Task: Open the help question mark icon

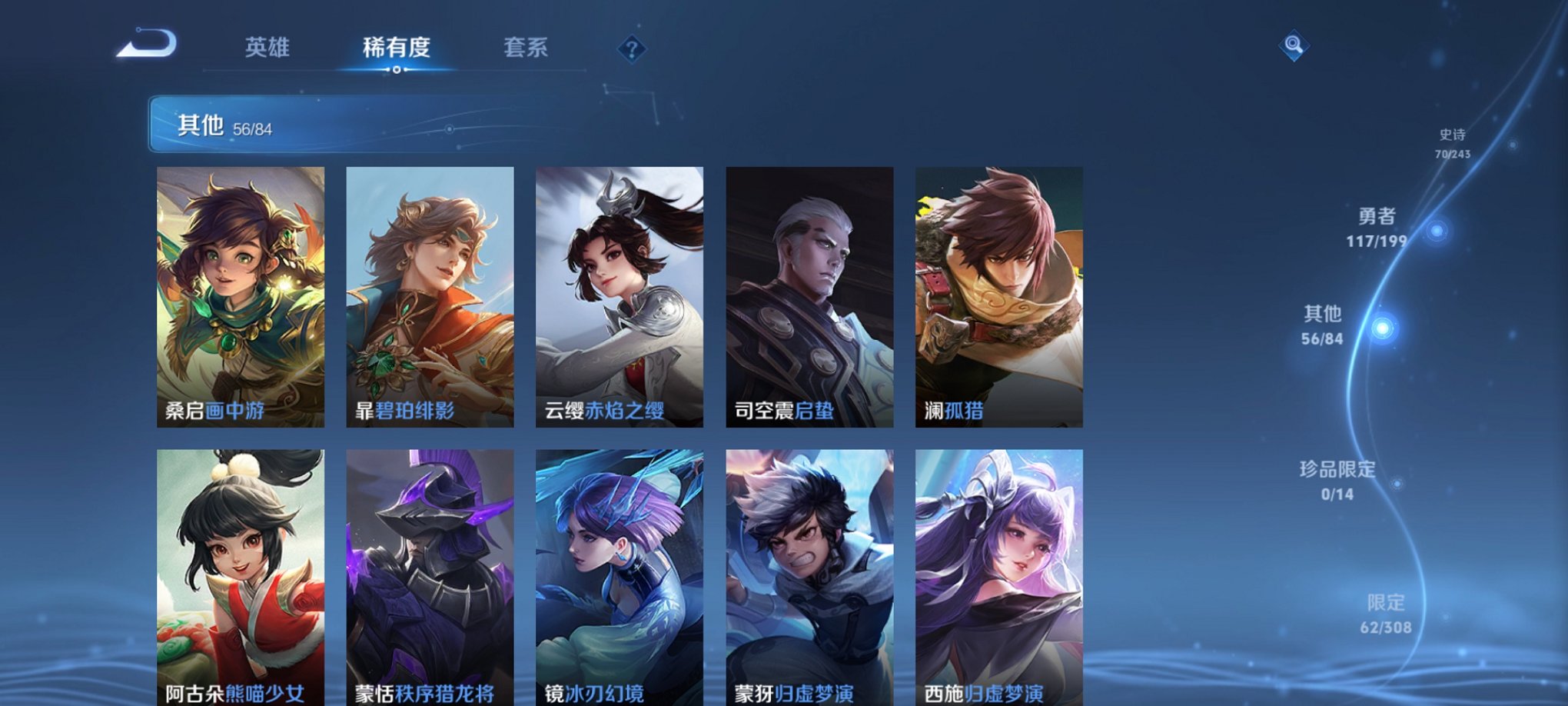Action: pyautogui.click(x=632, y=50)
